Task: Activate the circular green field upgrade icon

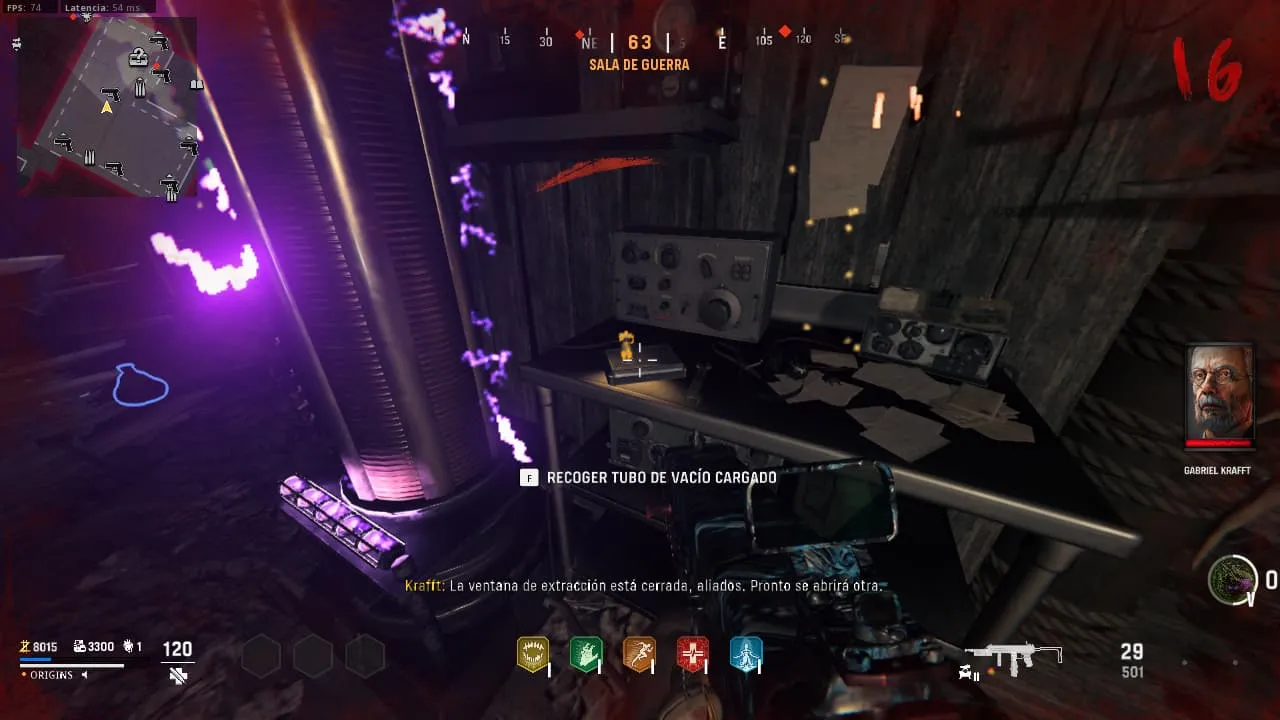Action: (x=1232, y=580)
